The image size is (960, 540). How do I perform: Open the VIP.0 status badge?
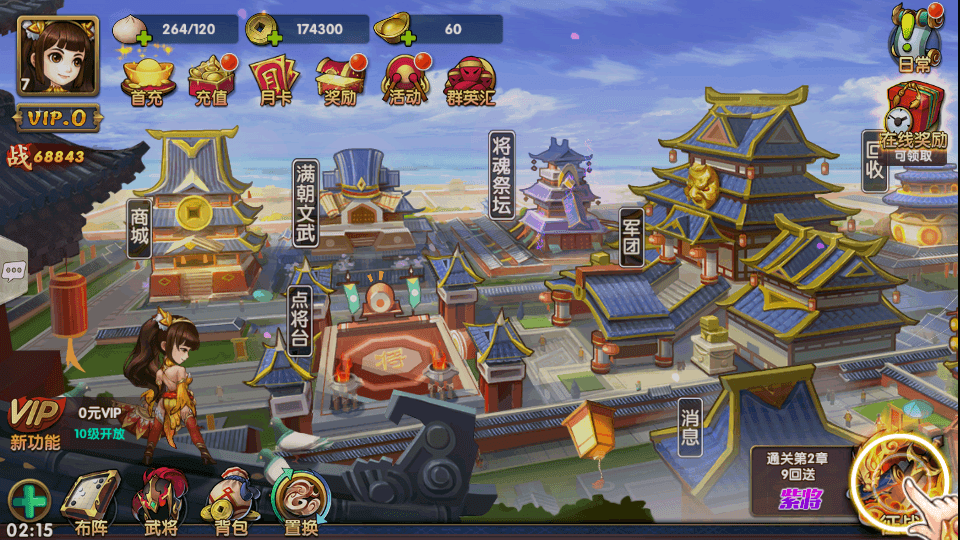coord(57,118)
